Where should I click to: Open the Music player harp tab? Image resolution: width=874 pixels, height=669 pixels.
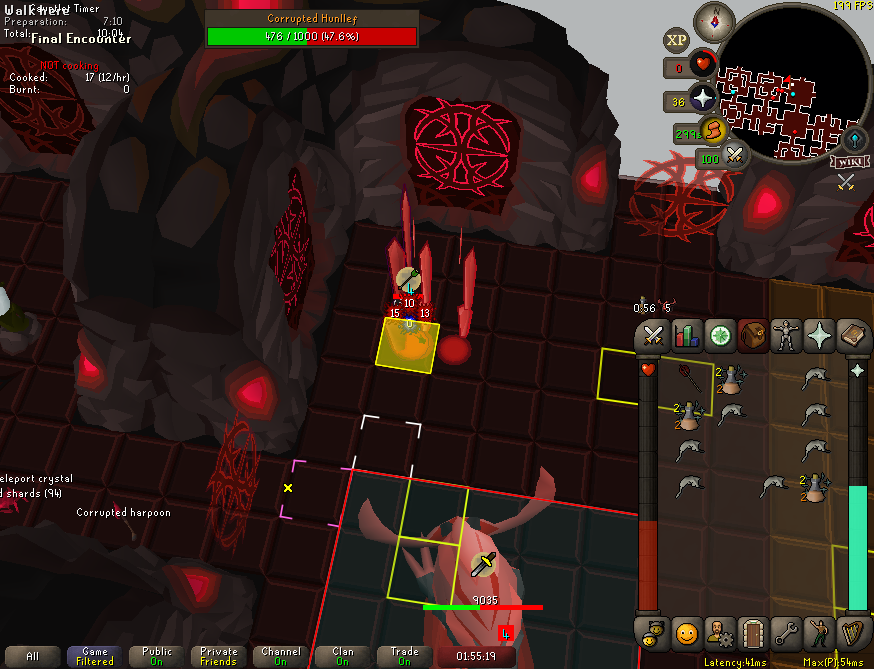click(x=852, y=632)
